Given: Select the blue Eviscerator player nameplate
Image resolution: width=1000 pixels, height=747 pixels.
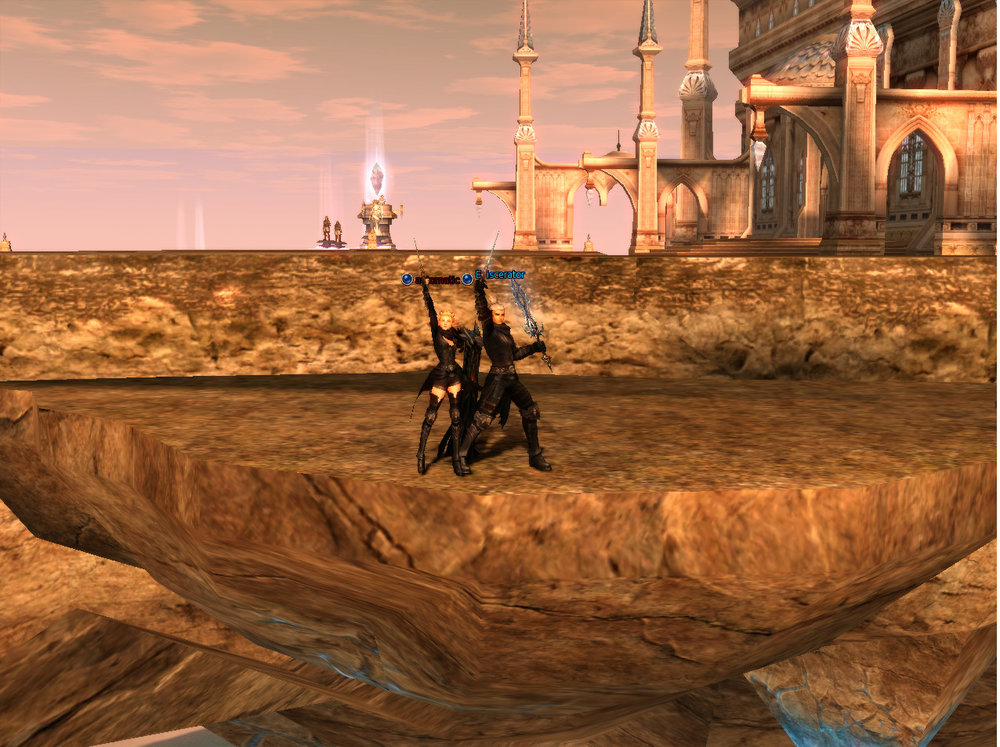Looking at the screenshot, I should point(499,275).
